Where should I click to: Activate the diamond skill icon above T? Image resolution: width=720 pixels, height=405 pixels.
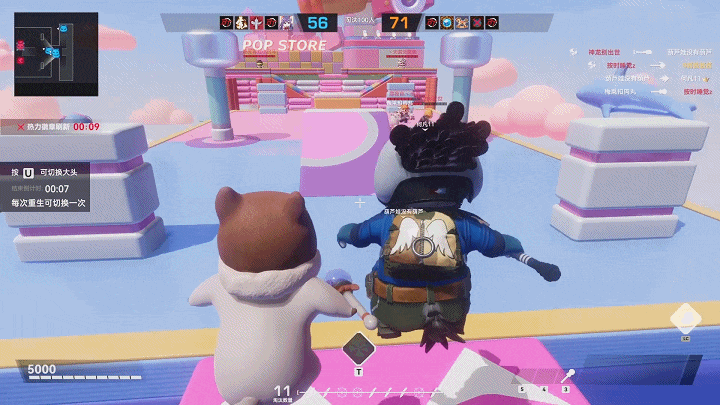pos(358,349)
